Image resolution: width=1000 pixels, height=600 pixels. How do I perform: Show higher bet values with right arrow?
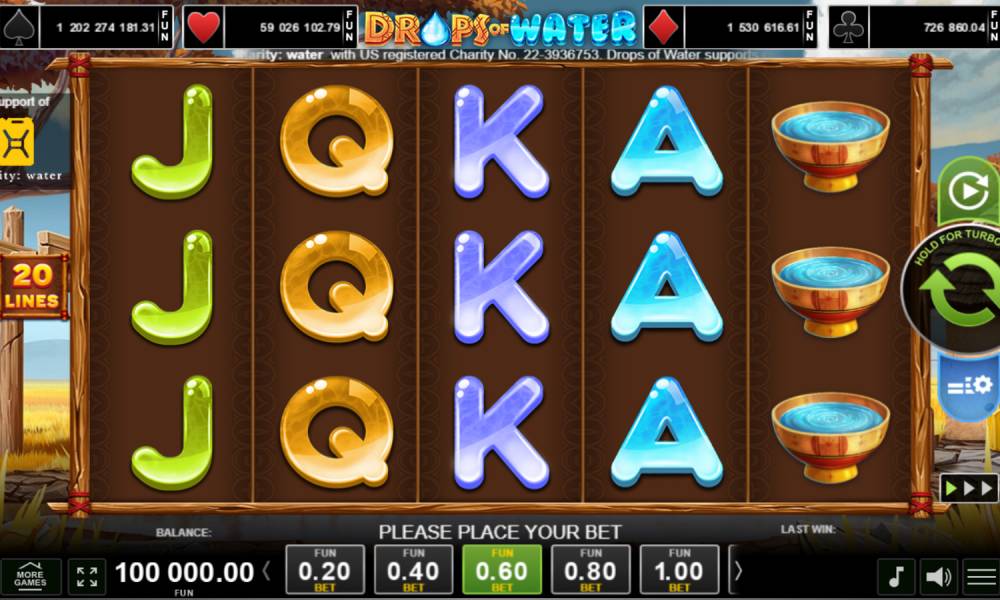(x=739, y=571)
